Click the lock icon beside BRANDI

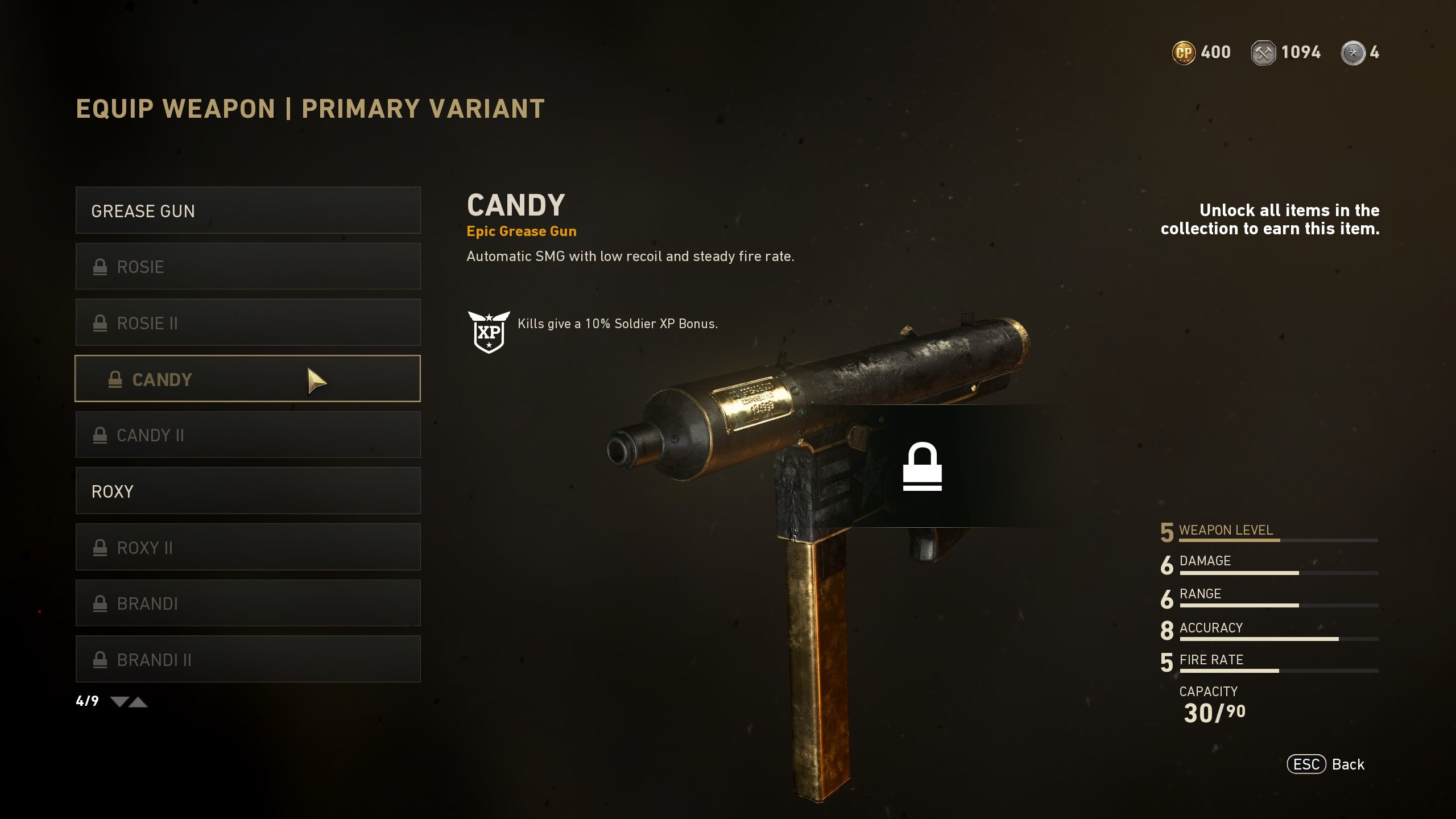click(101, 603)
